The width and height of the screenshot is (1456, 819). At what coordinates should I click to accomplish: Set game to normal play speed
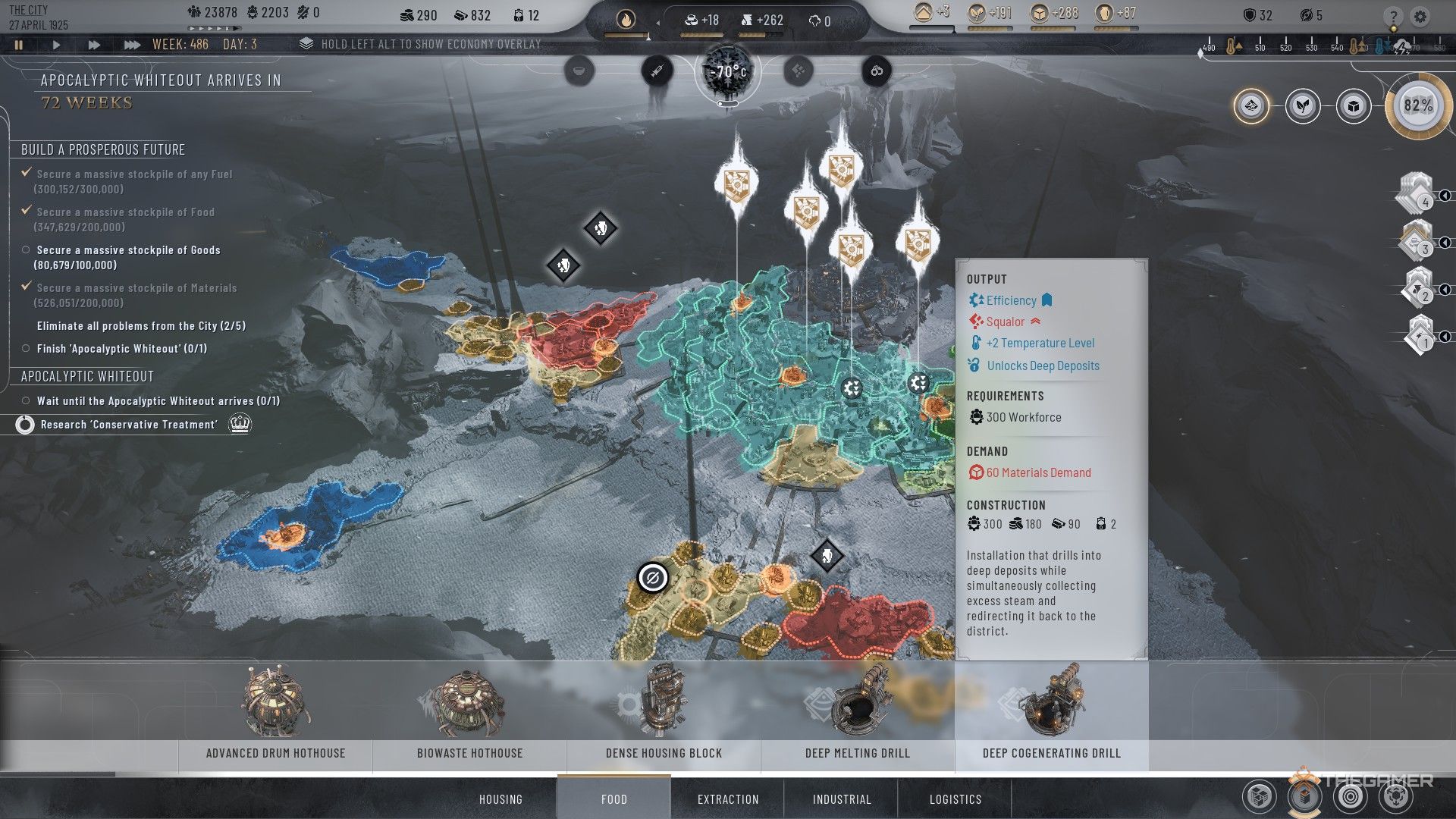tap(56, 45)
